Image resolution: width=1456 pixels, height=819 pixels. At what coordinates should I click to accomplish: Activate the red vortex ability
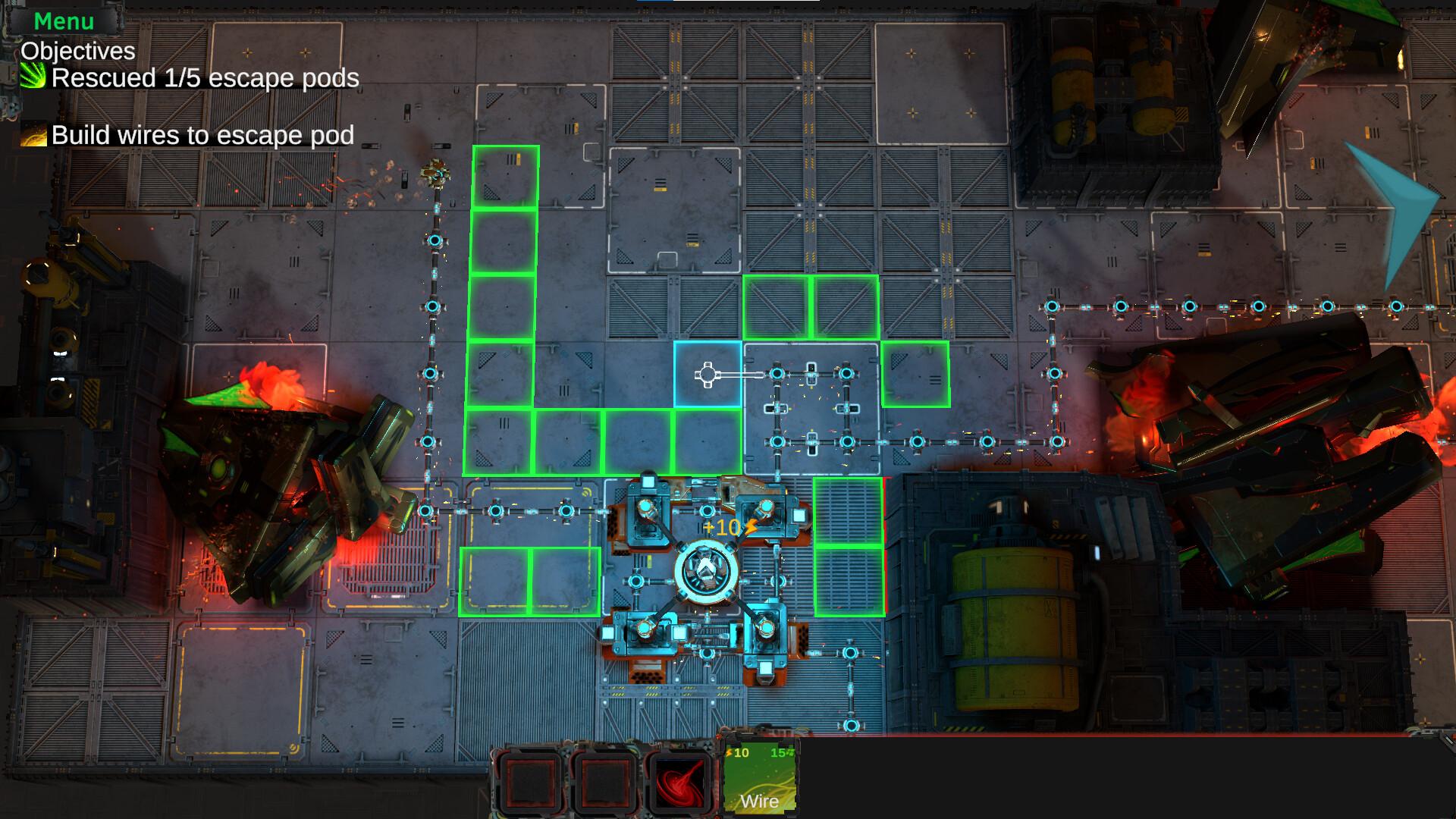coord(680,781)
